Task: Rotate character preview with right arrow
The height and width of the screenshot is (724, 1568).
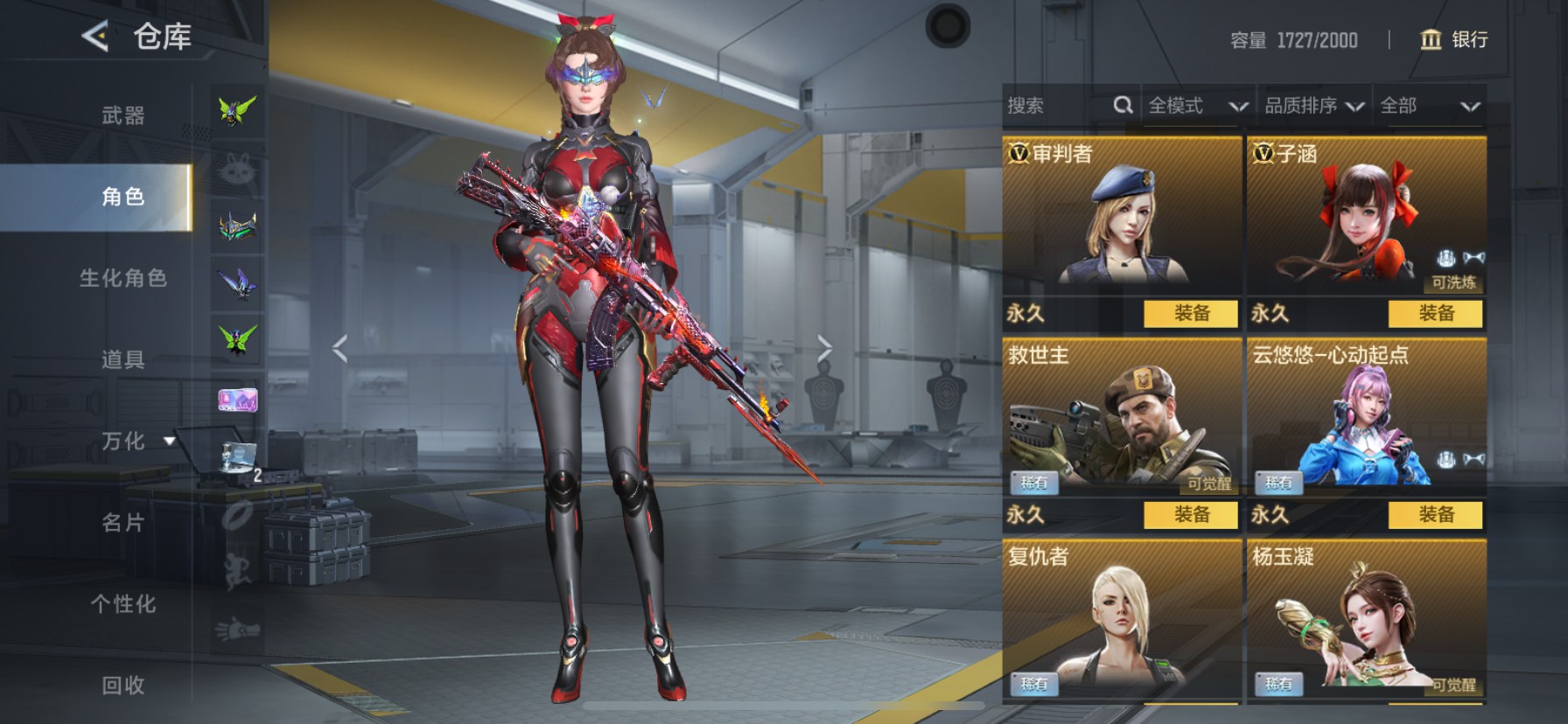Action: [x=824, y=348]
